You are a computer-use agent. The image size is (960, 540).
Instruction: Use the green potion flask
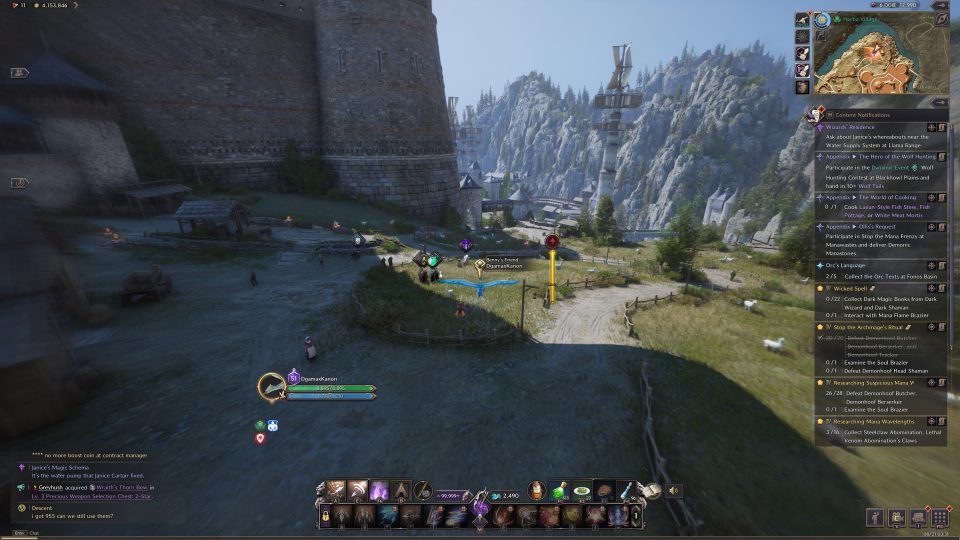[562, 489]
